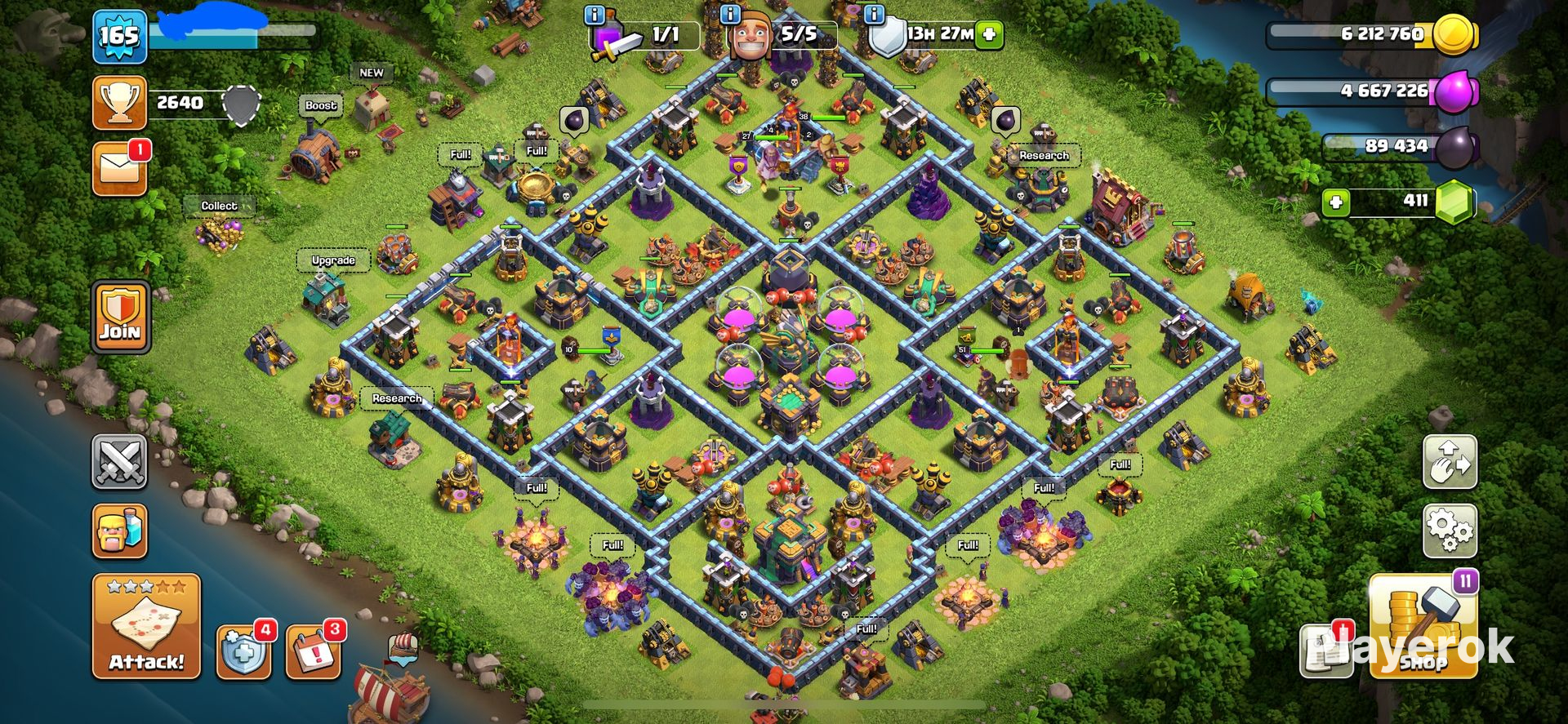Open the shield defense log button
The width and height of the screenshot is (1568, 724).
tap(243, 652)
